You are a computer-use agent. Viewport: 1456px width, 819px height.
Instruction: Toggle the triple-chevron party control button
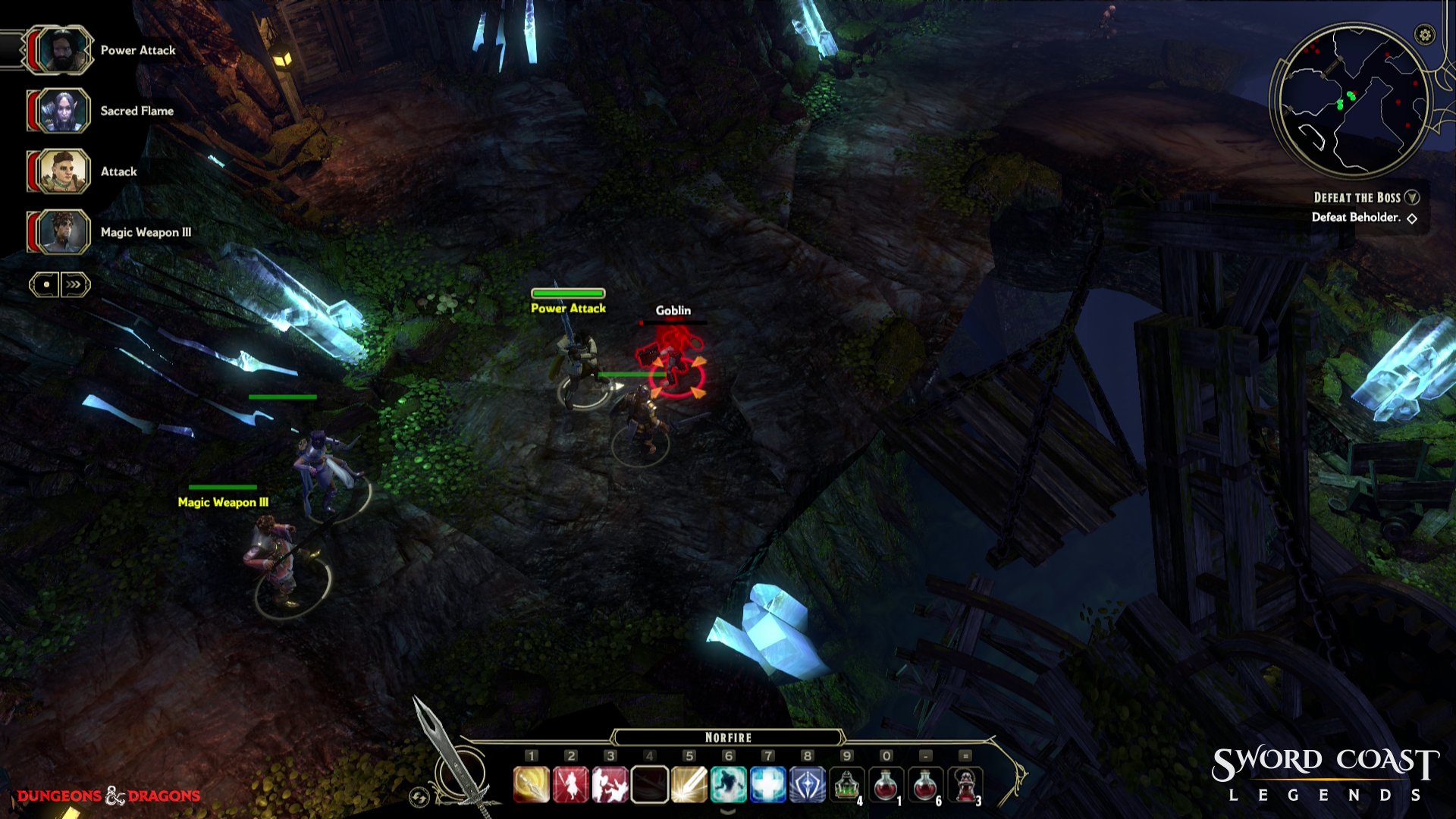tap(74, 284)
